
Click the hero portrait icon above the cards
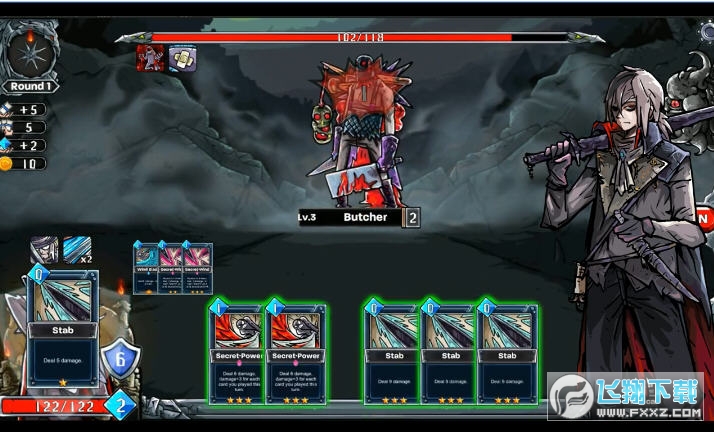click(44, 250)
